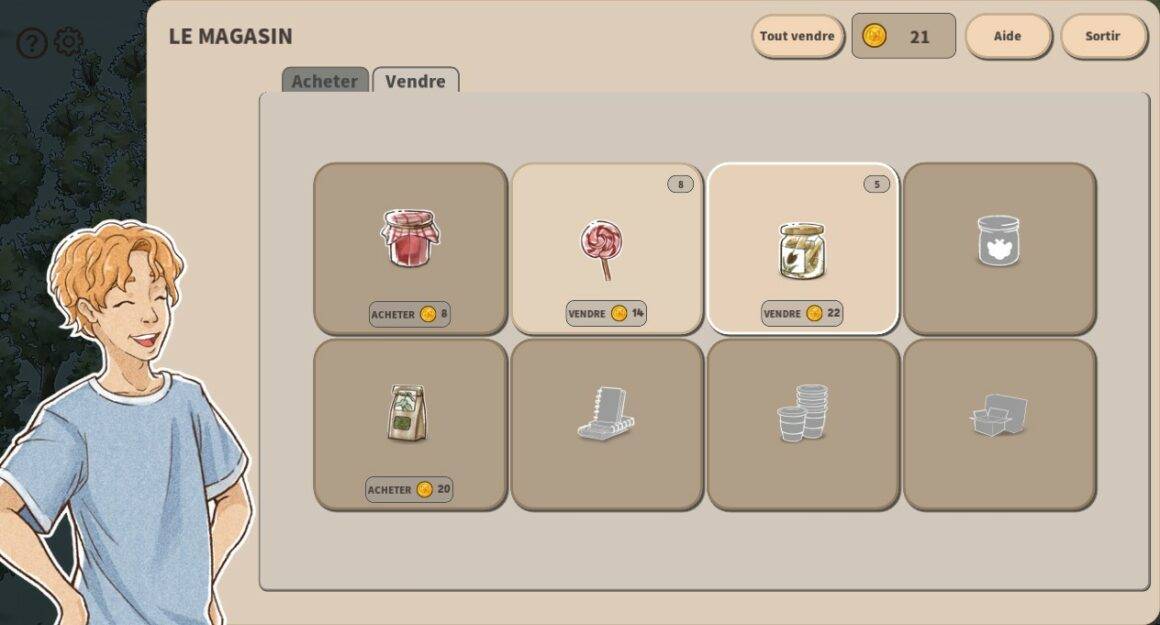Image resolution: width=1160 pixels, height=625 pixels.
Task: Click the Tout vendre button
Action: (x=797, y=36)
